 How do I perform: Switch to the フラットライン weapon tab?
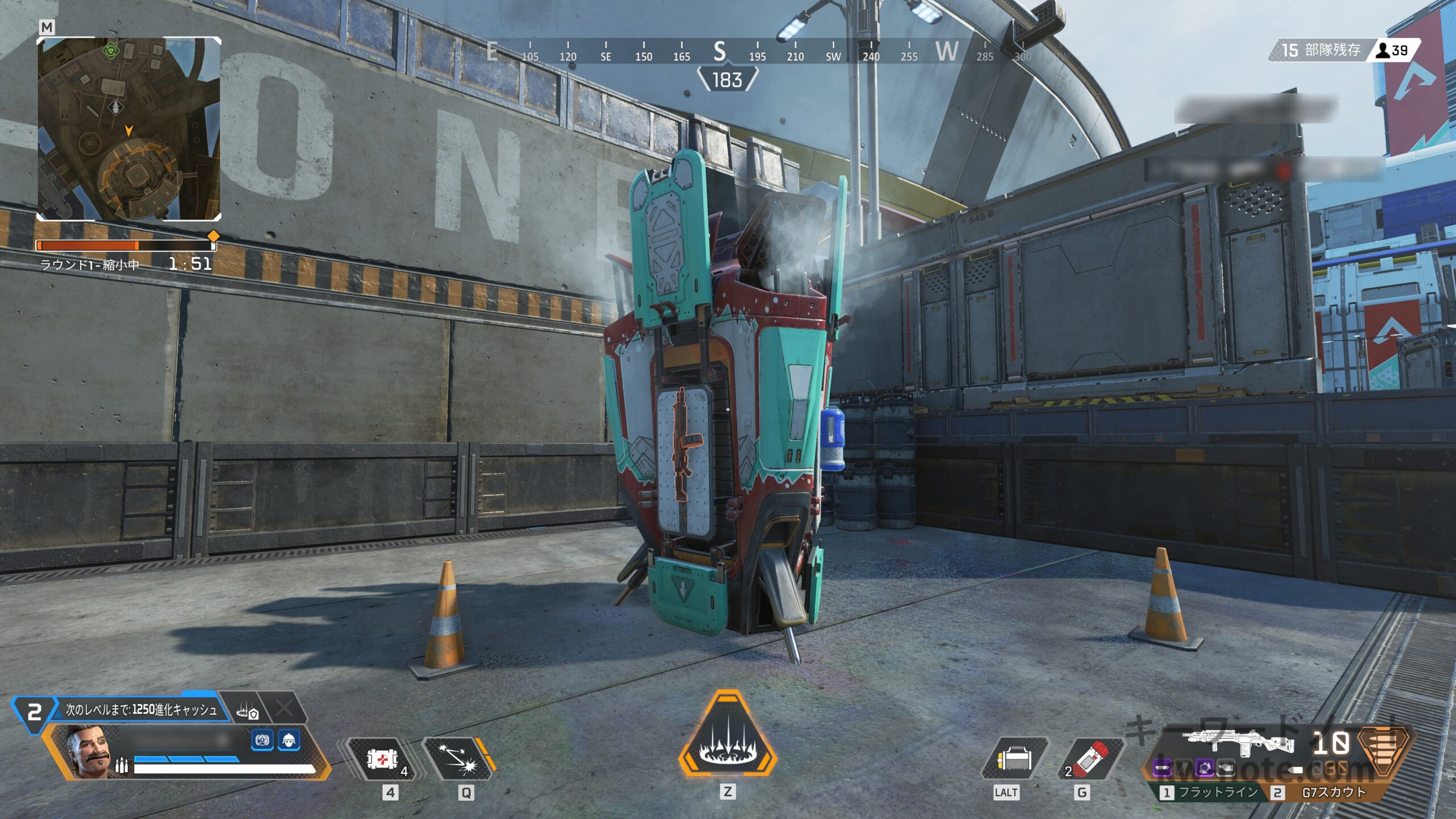pos(1210,792)
